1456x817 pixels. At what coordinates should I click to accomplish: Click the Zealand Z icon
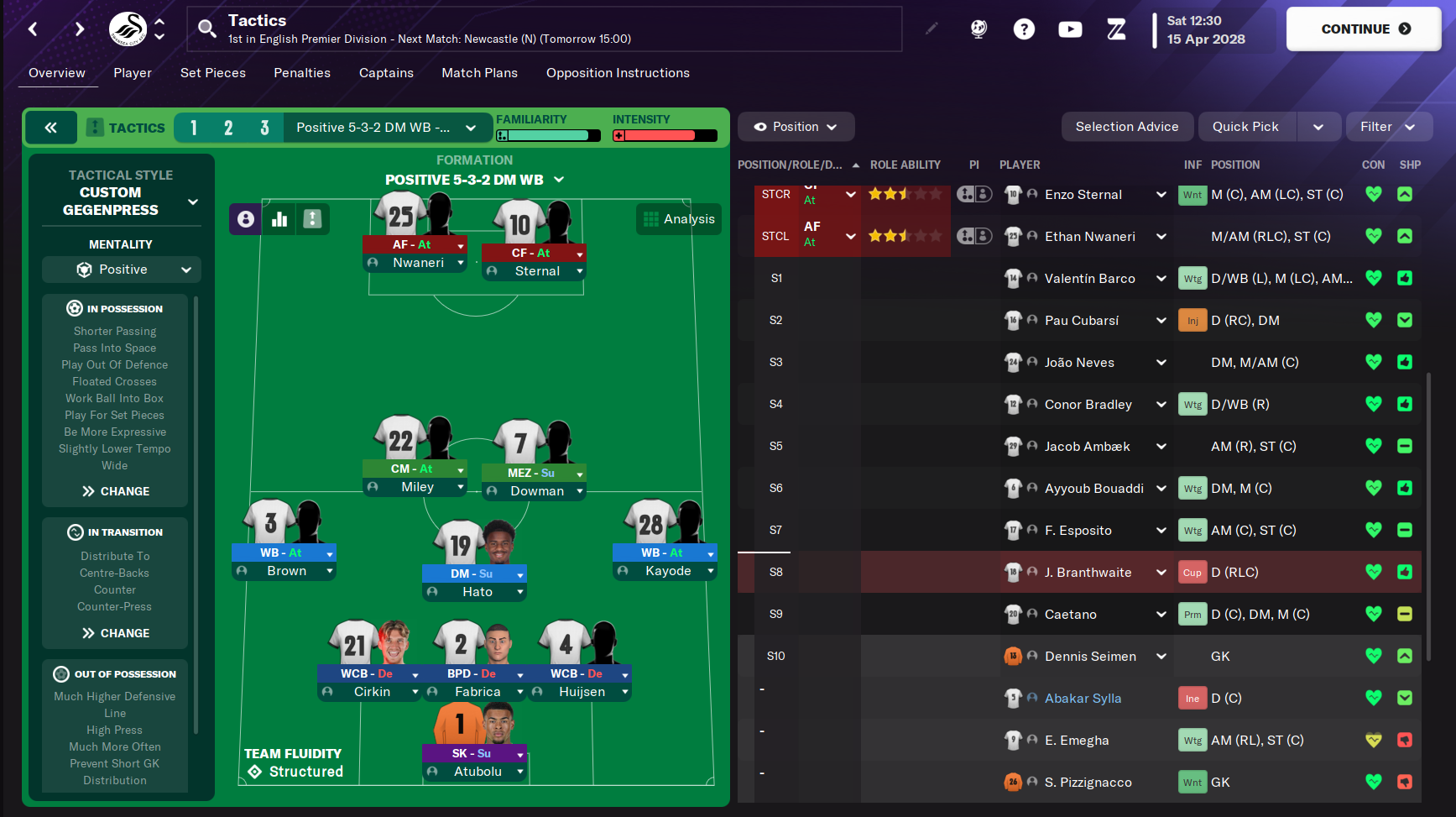[x=1116, y=29]
